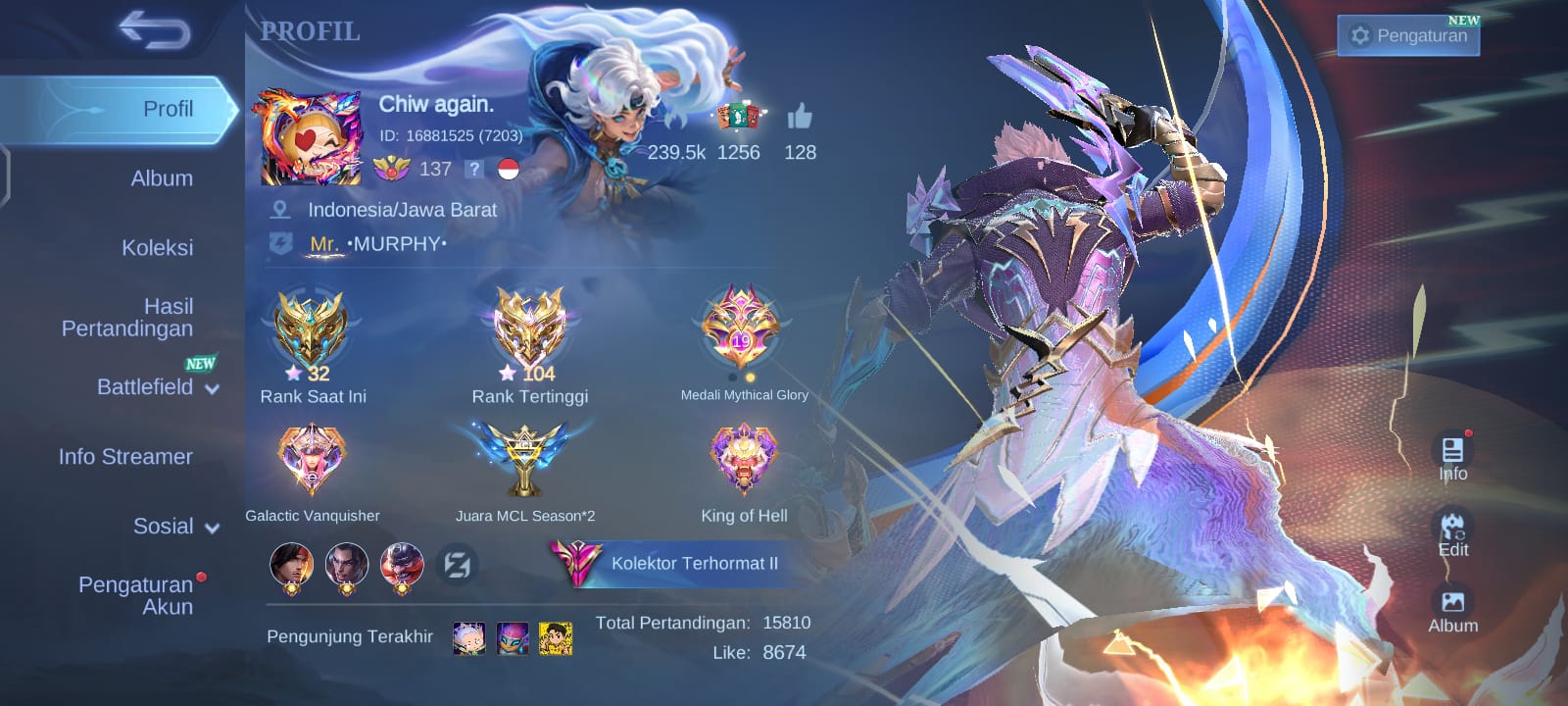Switch to the Profil tab

coord(168,109)
